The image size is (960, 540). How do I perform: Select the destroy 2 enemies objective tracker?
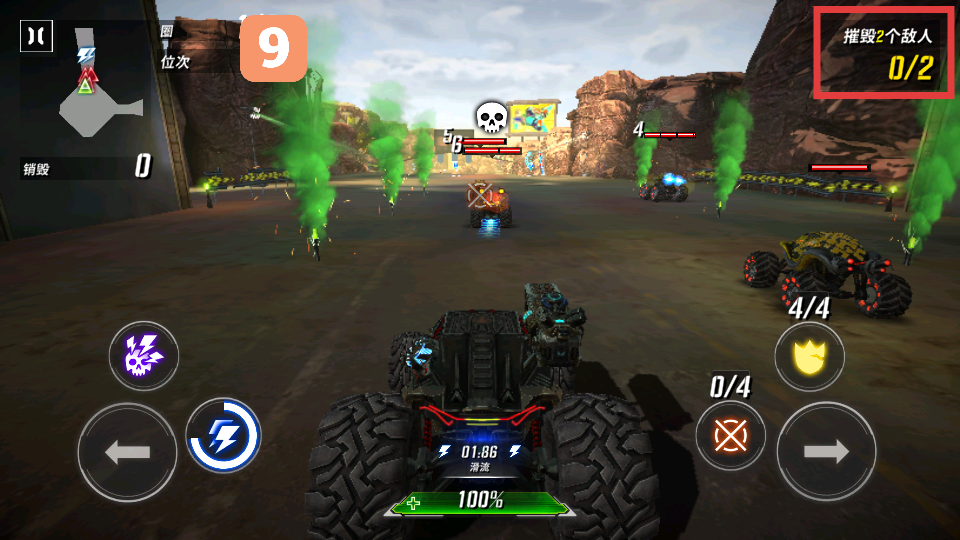885,53
